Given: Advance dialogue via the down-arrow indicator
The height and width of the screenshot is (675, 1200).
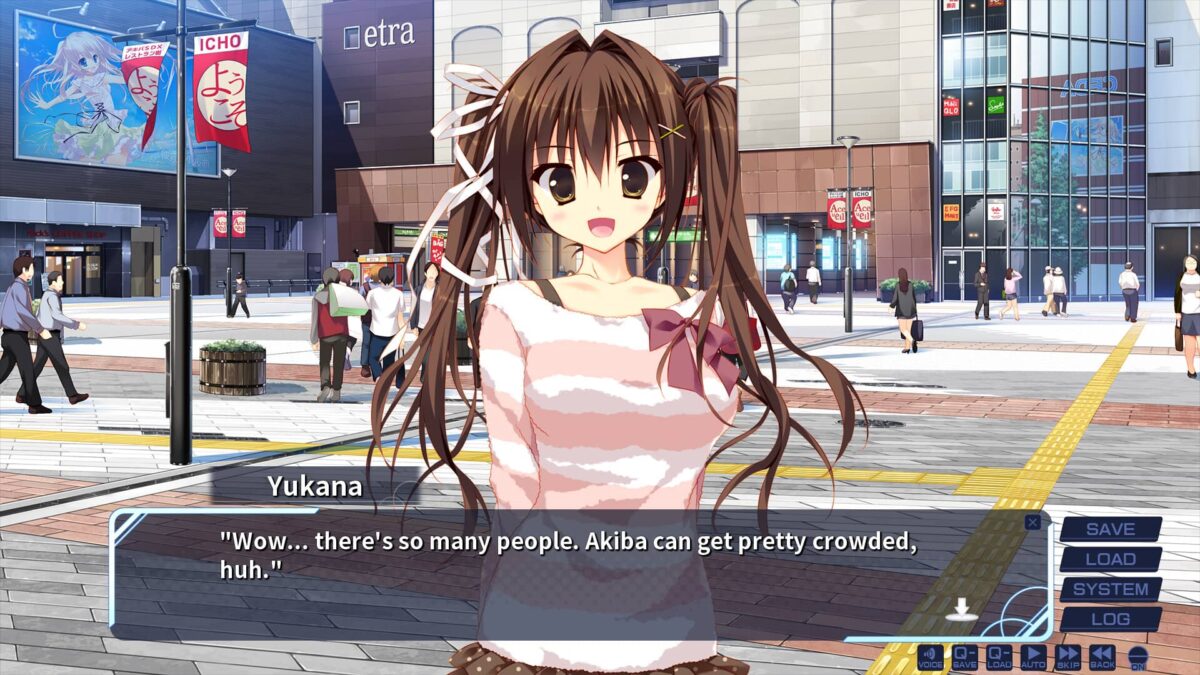Looking at the screenshot, I should [x=959, y=608].
